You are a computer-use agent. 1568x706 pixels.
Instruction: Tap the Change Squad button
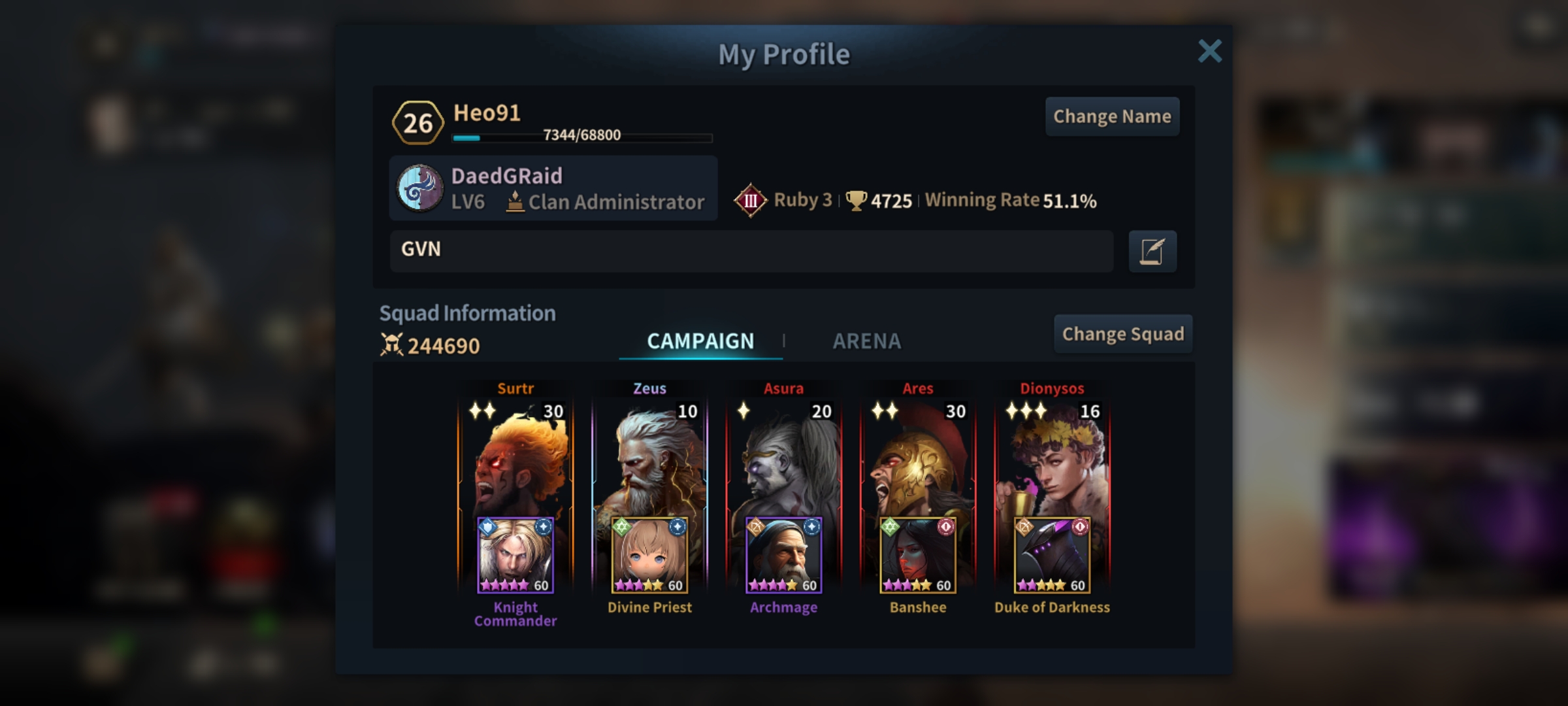tap(1122, 334)
